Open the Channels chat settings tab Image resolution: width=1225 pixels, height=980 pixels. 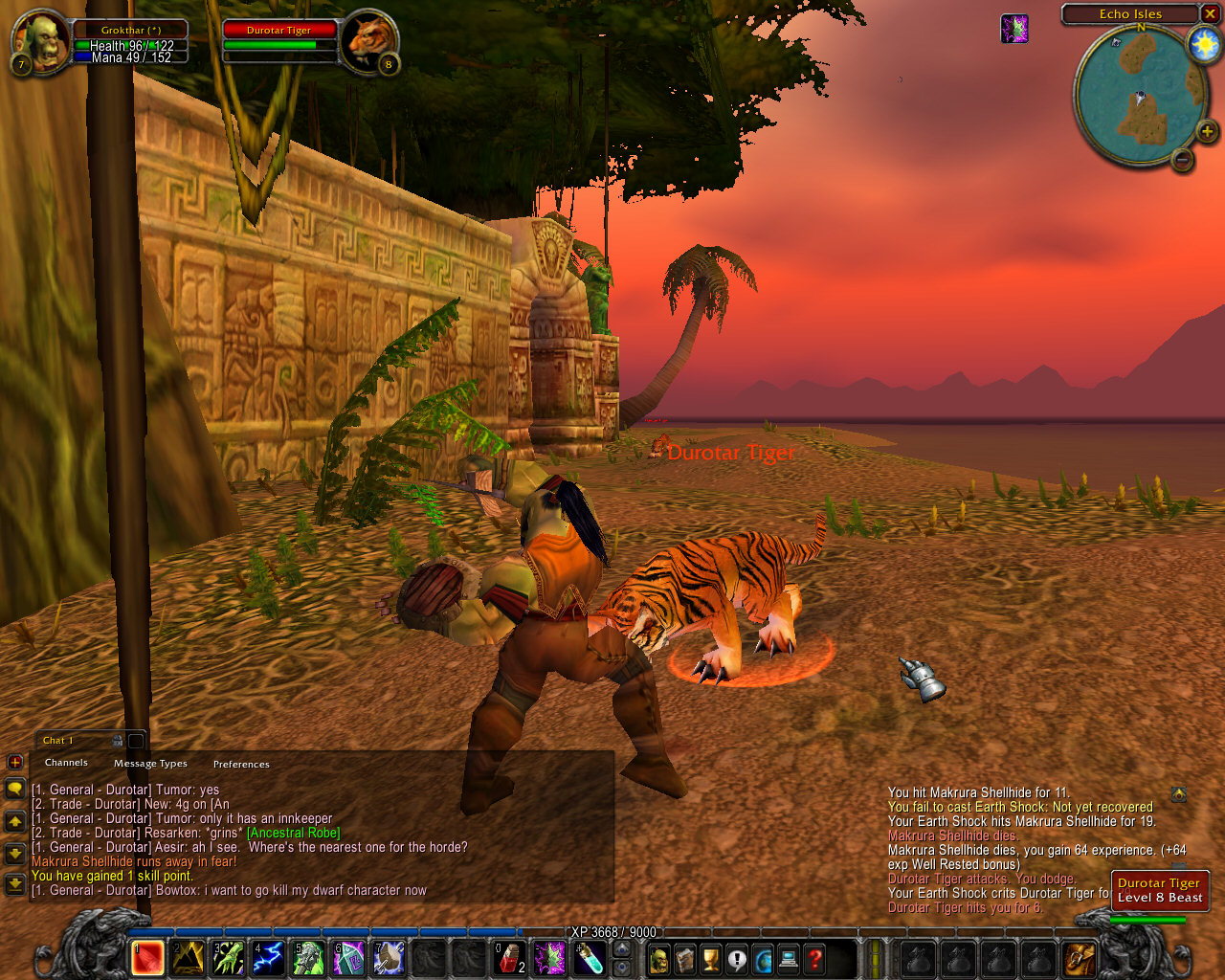[x=66, y=763]
